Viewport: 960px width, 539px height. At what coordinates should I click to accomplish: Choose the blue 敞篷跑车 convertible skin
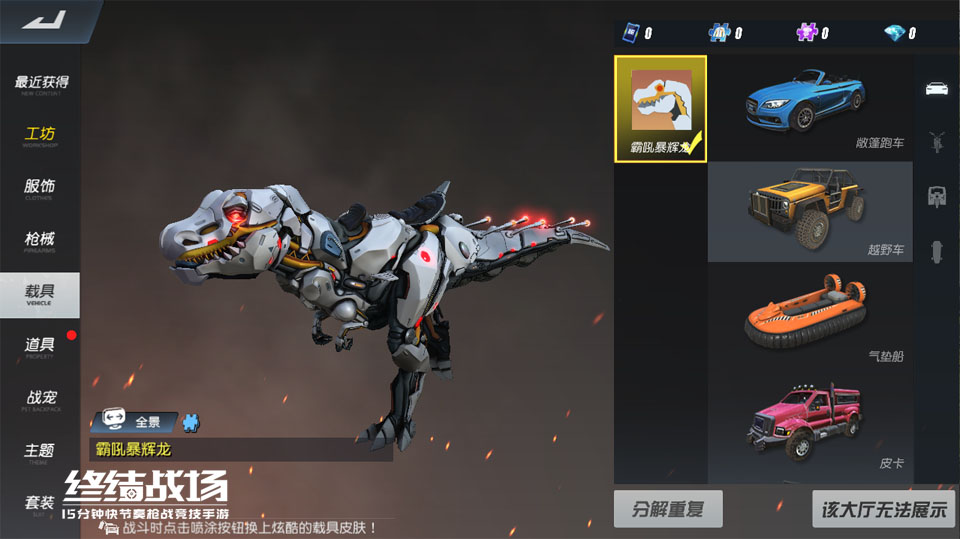tap(809, 107)
